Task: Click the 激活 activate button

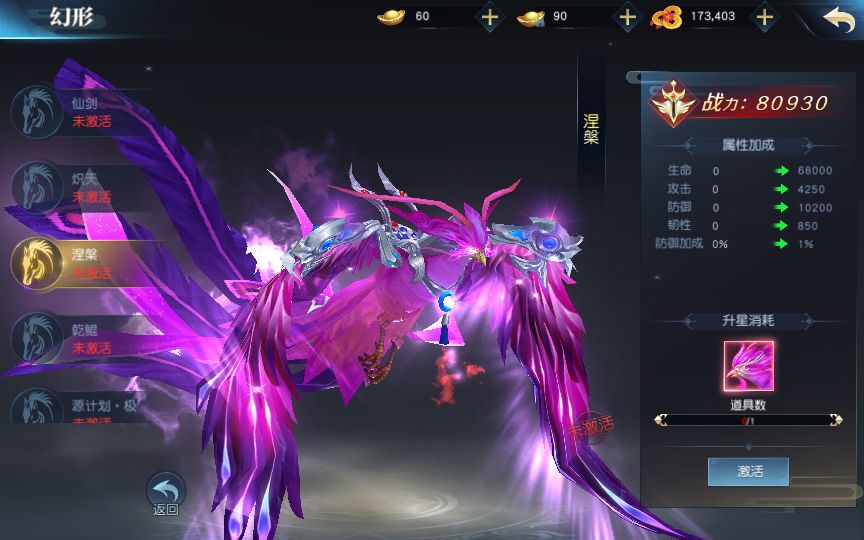Action: point(748,471)
